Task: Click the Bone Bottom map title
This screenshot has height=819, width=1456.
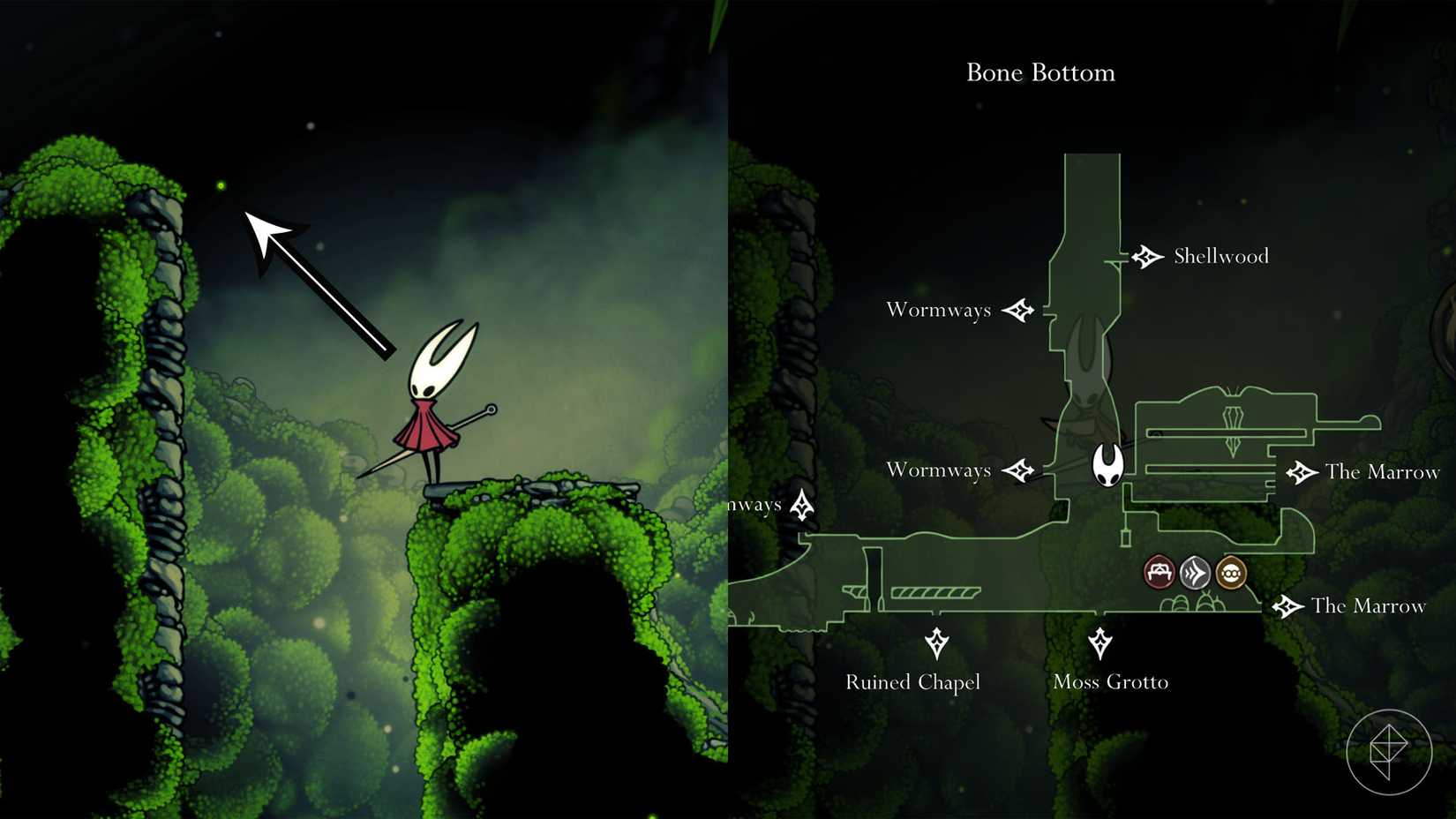Action: (x=1039, y=73)
